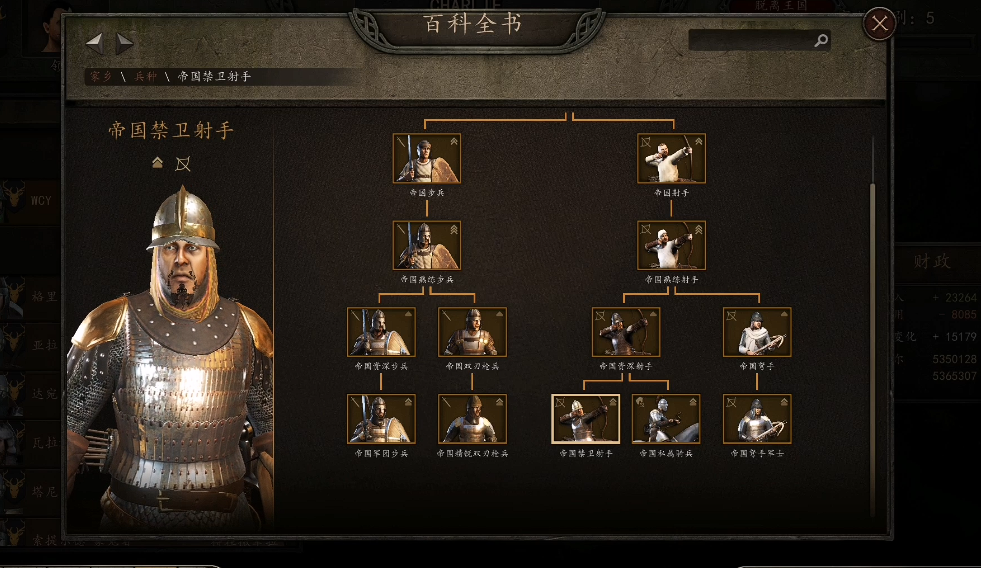Go back to the previous encyclopedia page

pos(94,42)
